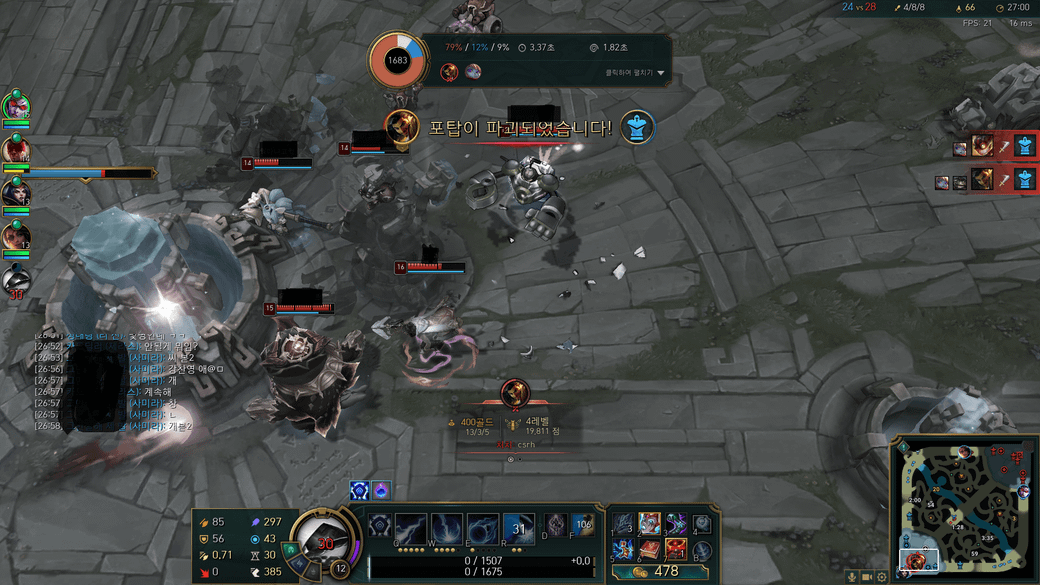Viewport: 1040px width, 585px height.
Task: Click the blue shield buff icon above abilities
Action: click(360, 491)
